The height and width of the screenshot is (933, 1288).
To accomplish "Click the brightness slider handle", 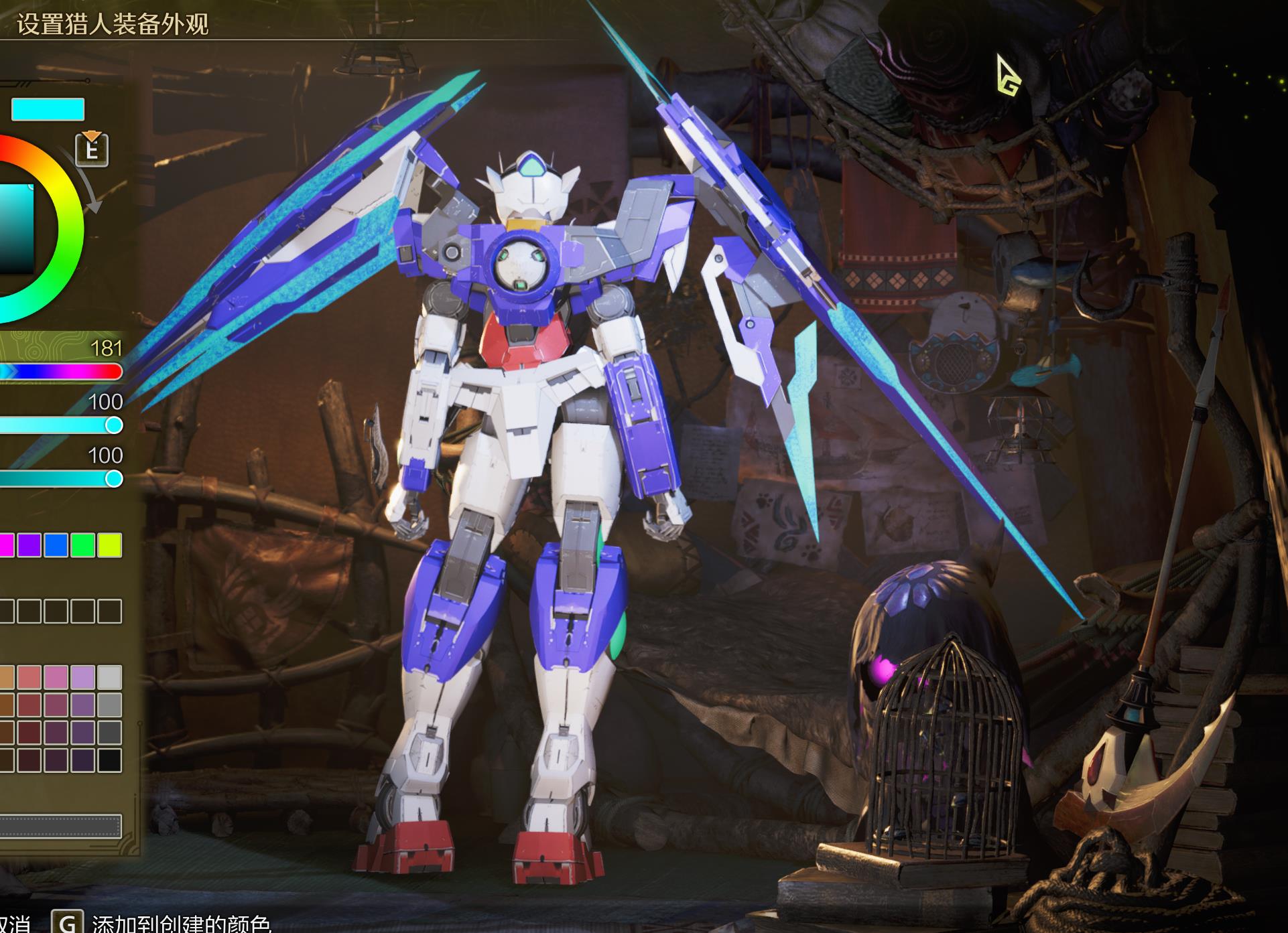I will point(114,479).
